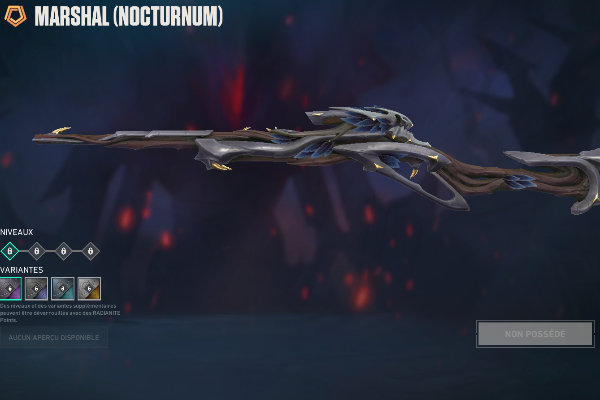Click the orange emblem beside Marshal title

tap(15, 17)
